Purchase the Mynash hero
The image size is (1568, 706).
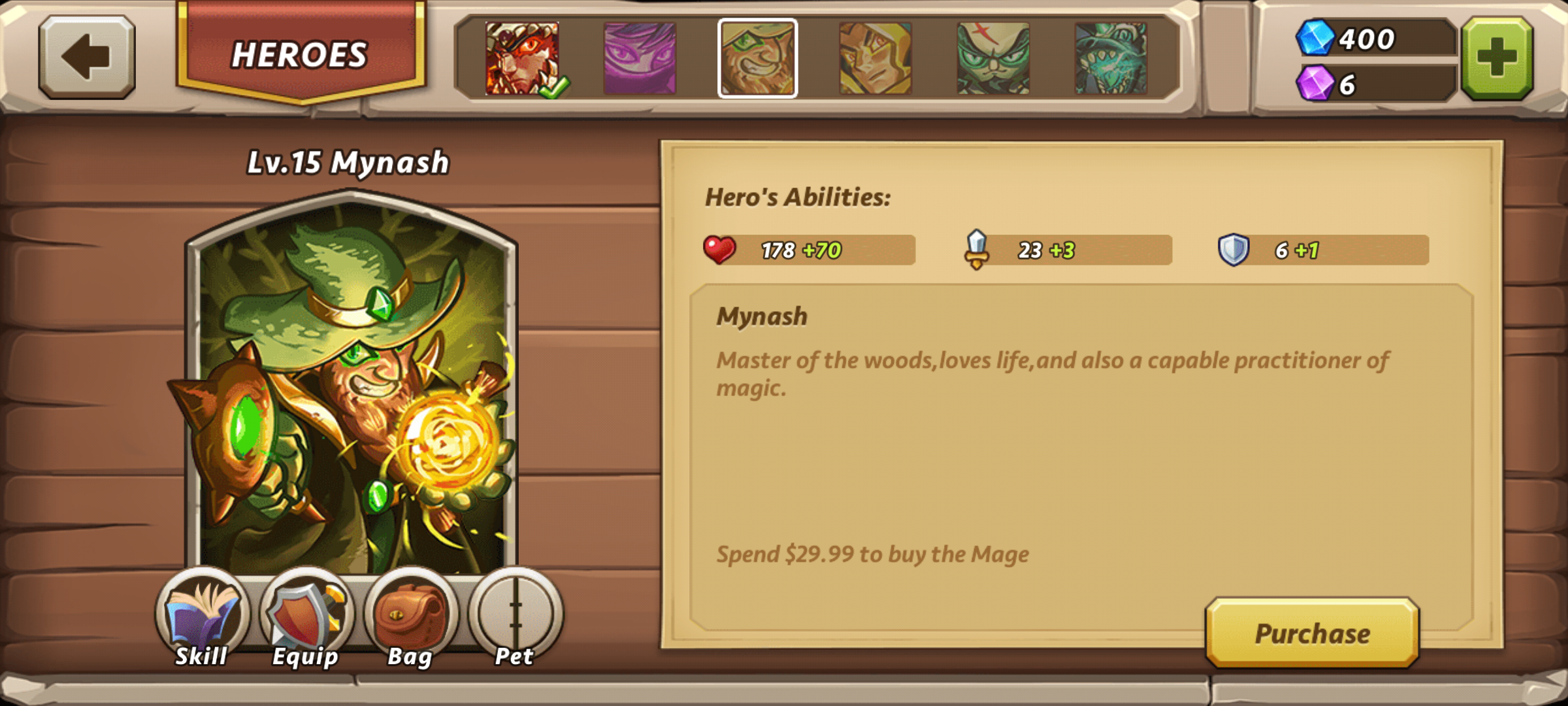pos(1312,633)
